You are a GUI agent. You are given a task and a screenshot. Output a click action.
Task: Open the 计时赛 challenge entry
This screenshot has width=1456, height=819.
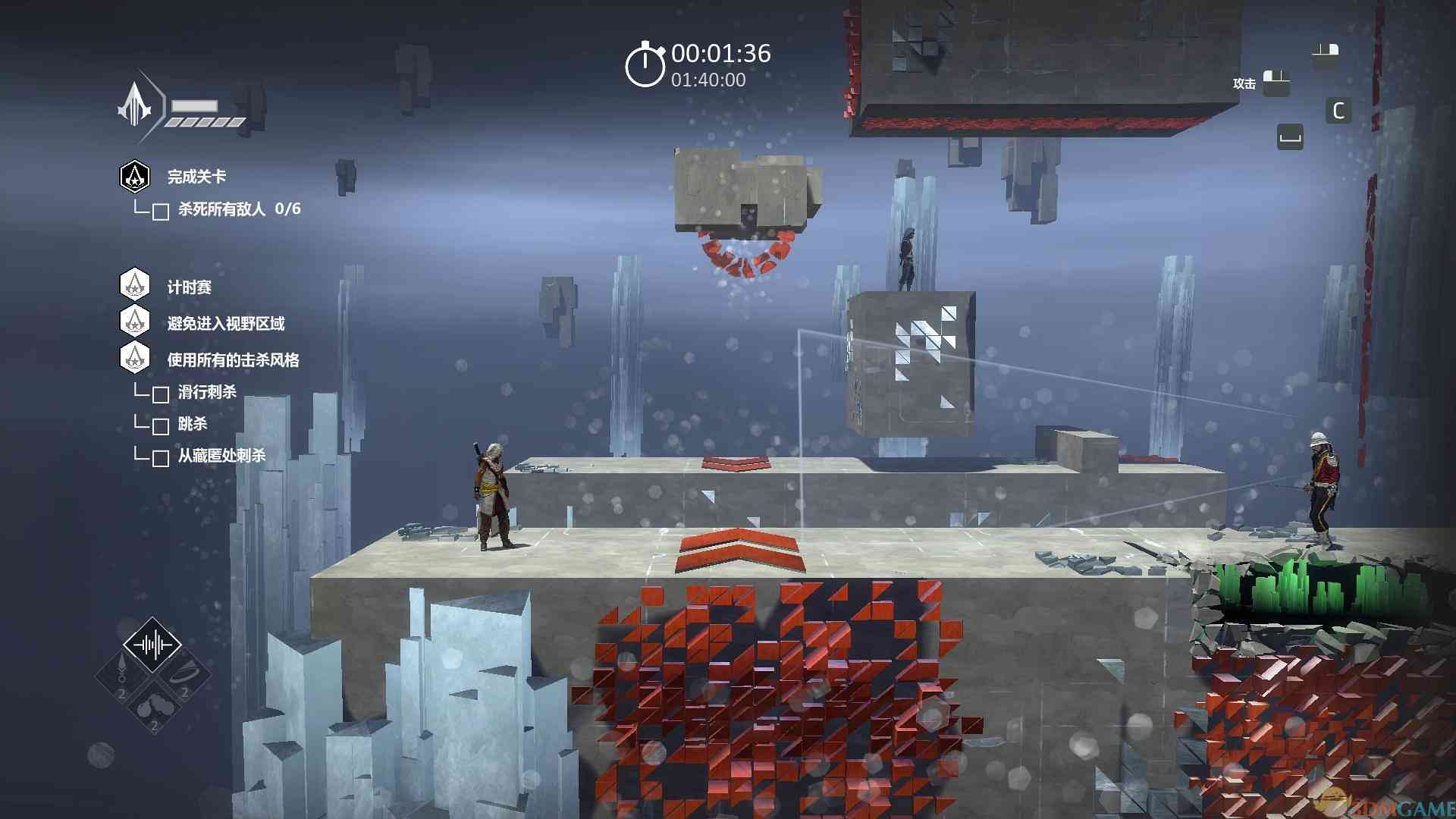pyautogui.click(x=189, y=287)
